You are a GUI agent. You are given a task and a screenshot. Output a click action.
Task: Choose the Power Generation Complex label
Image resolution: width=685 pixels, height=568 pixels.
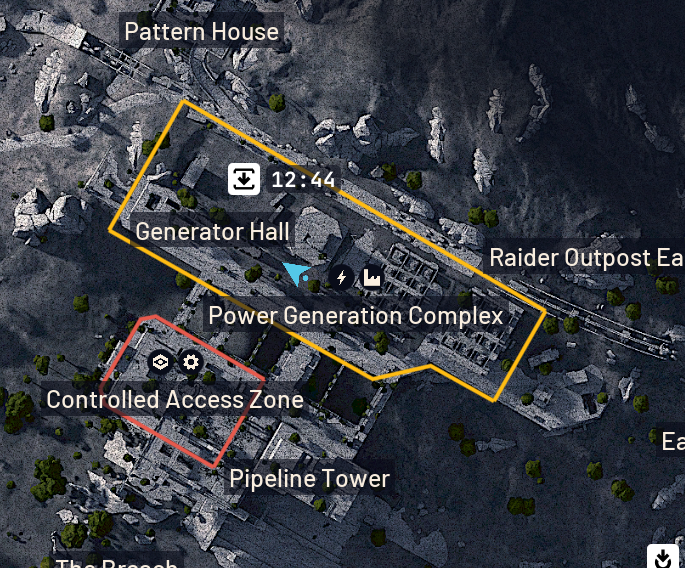tap(355, 316)
